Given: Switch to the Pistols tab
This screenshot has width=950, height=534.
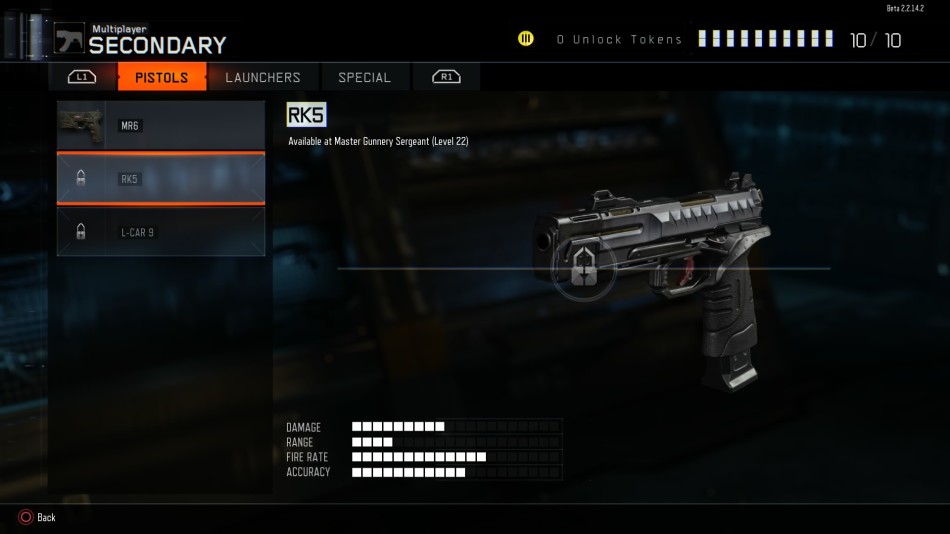Looking at the screenshot, I should tap(162, 77).
